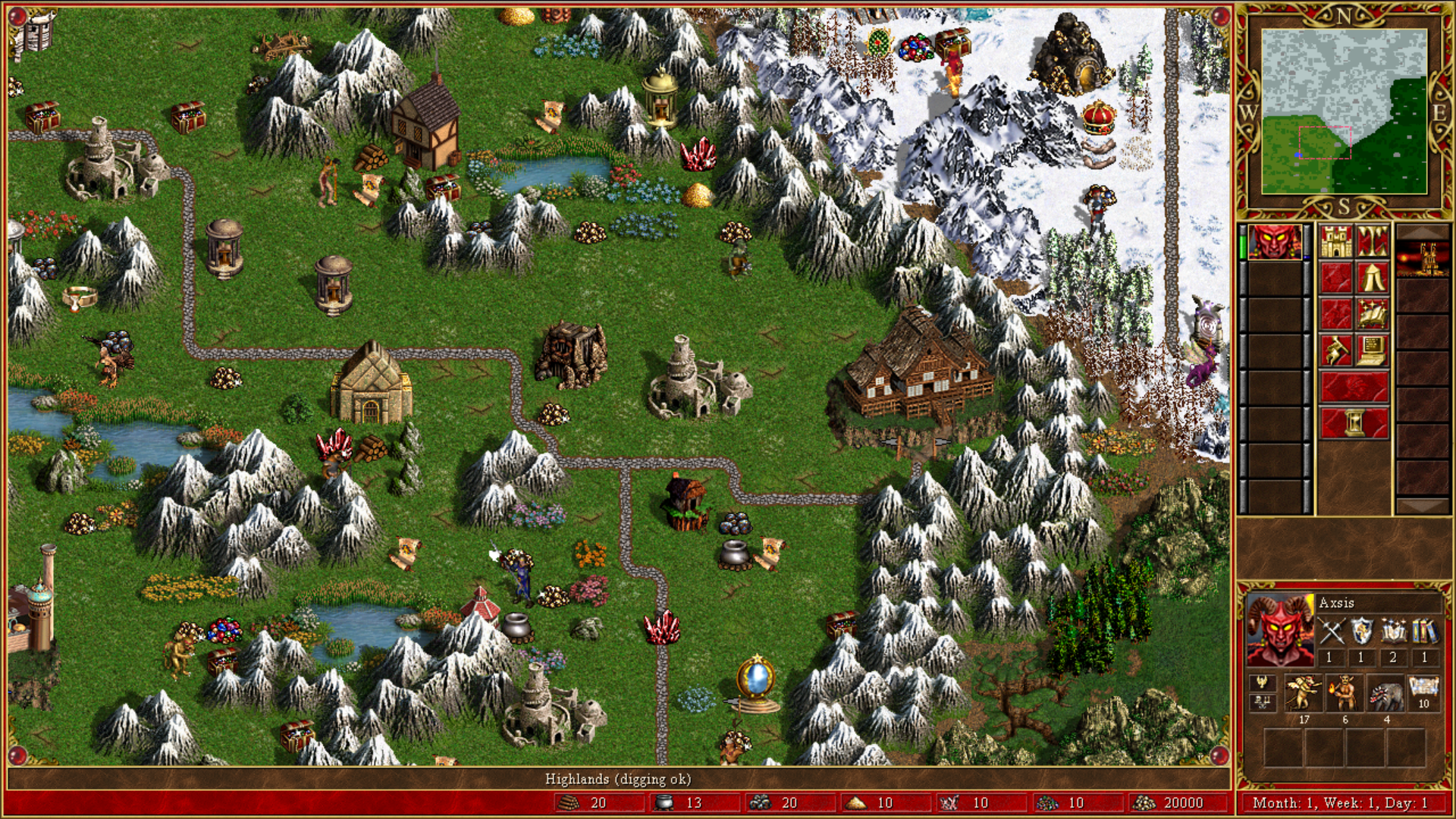Click the mana scroll icon showing 10

1423,691
